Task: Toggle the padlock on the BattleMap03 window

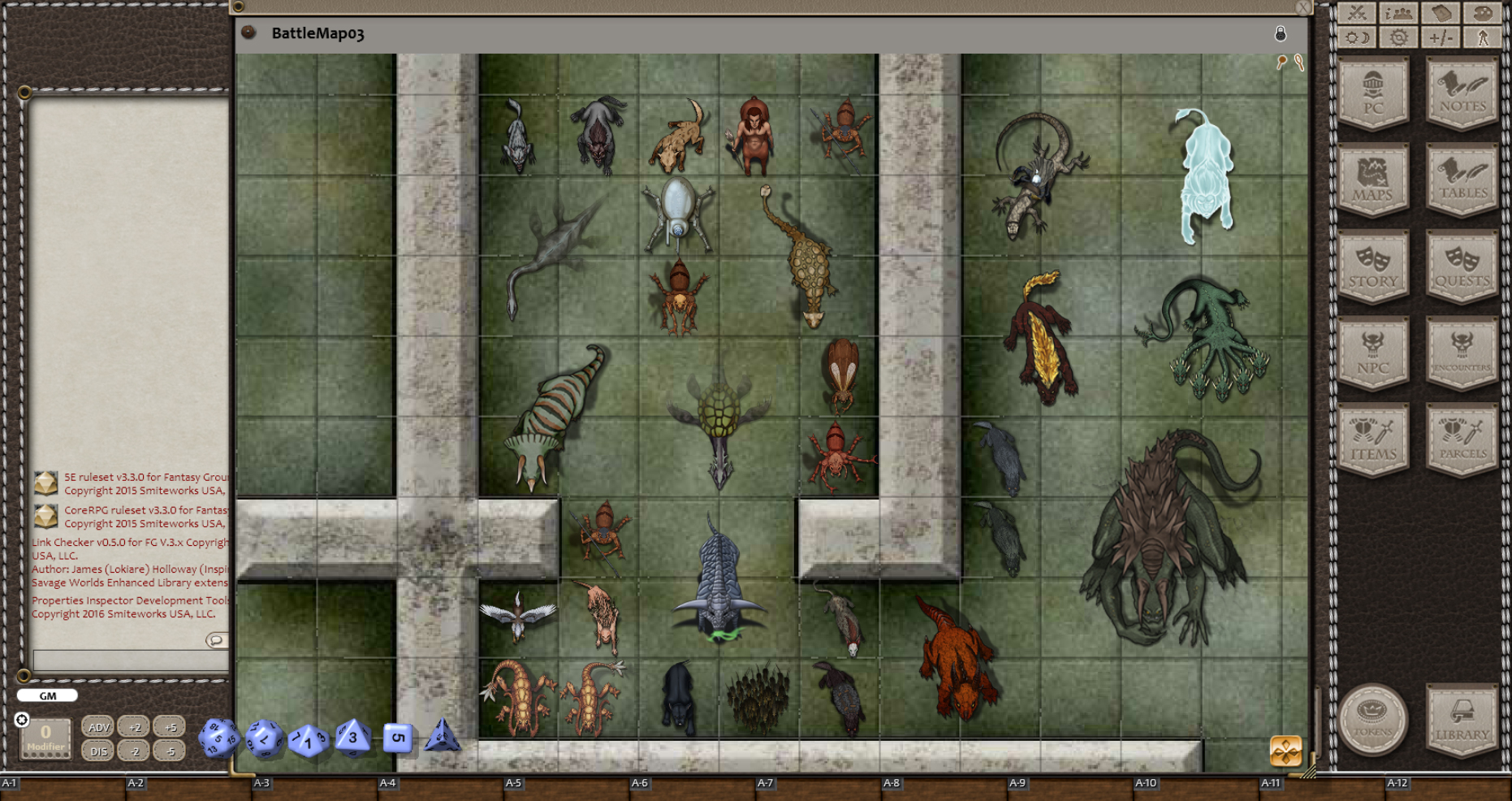Action: [x=1280, y=34]
